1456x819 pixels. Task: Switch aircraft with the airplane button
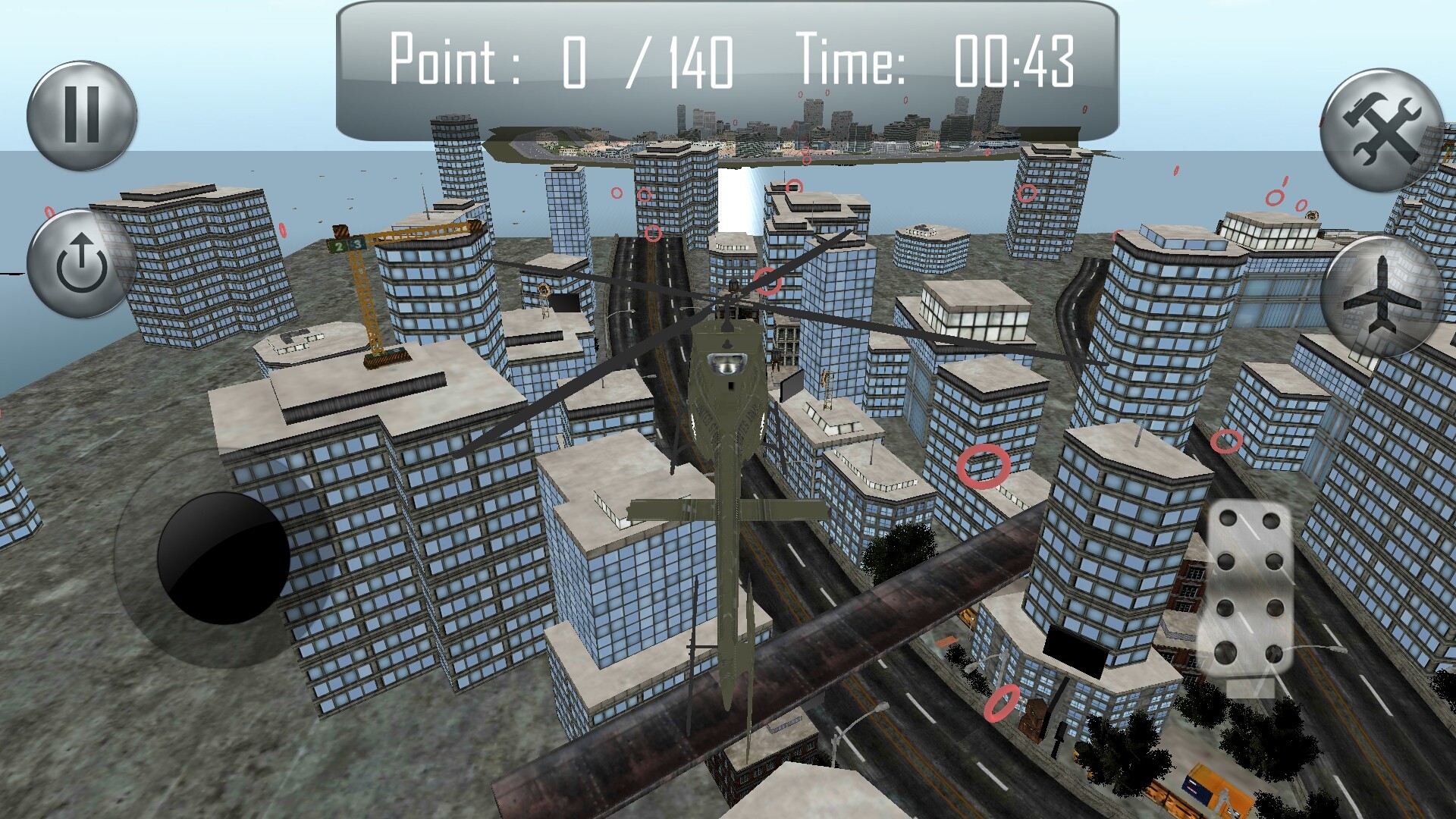[x=1381, y=297]
